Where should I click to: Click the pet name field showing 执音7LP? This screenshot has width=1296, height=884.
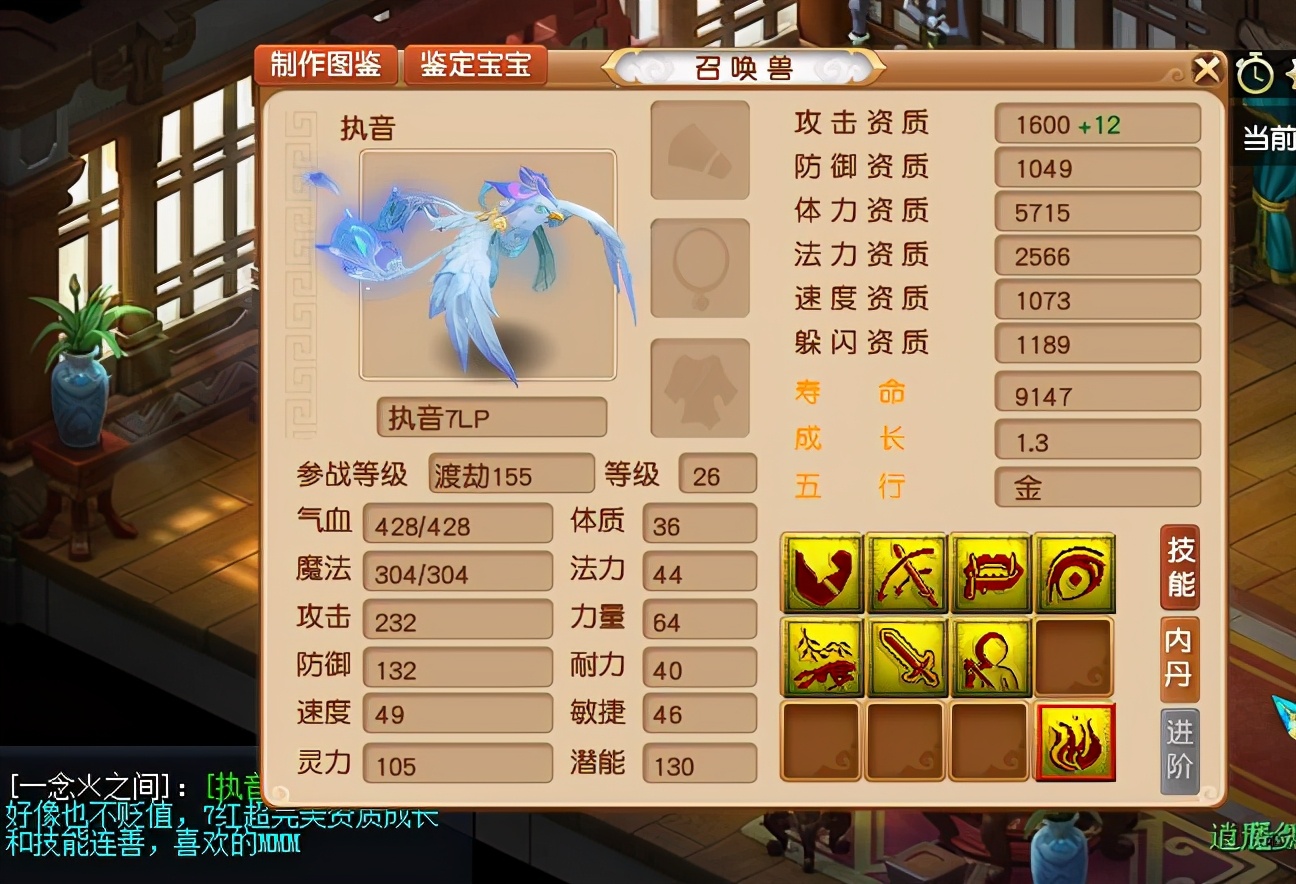click(491, 416)
